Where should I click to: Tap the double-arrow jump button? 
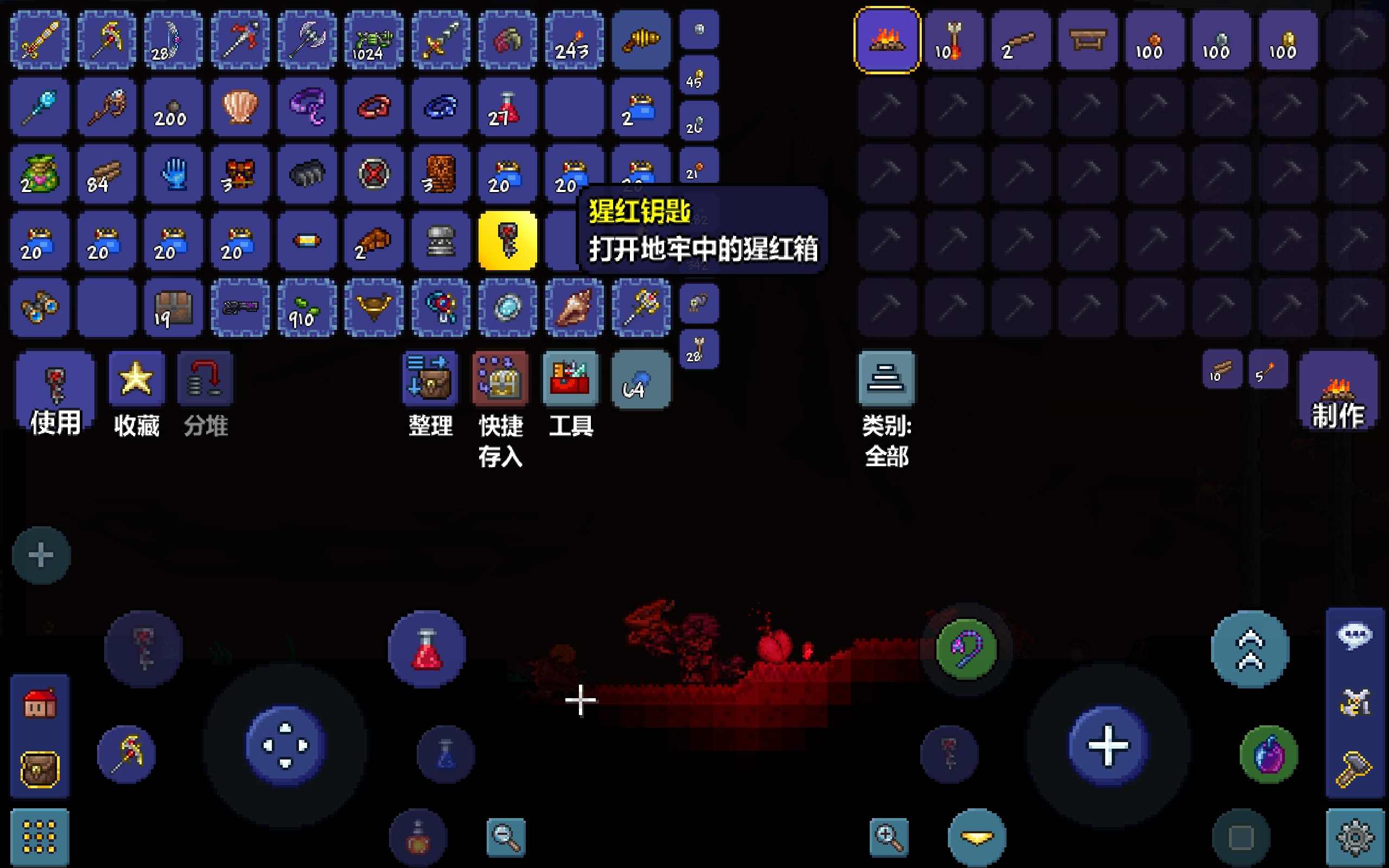click(1250, 649)
